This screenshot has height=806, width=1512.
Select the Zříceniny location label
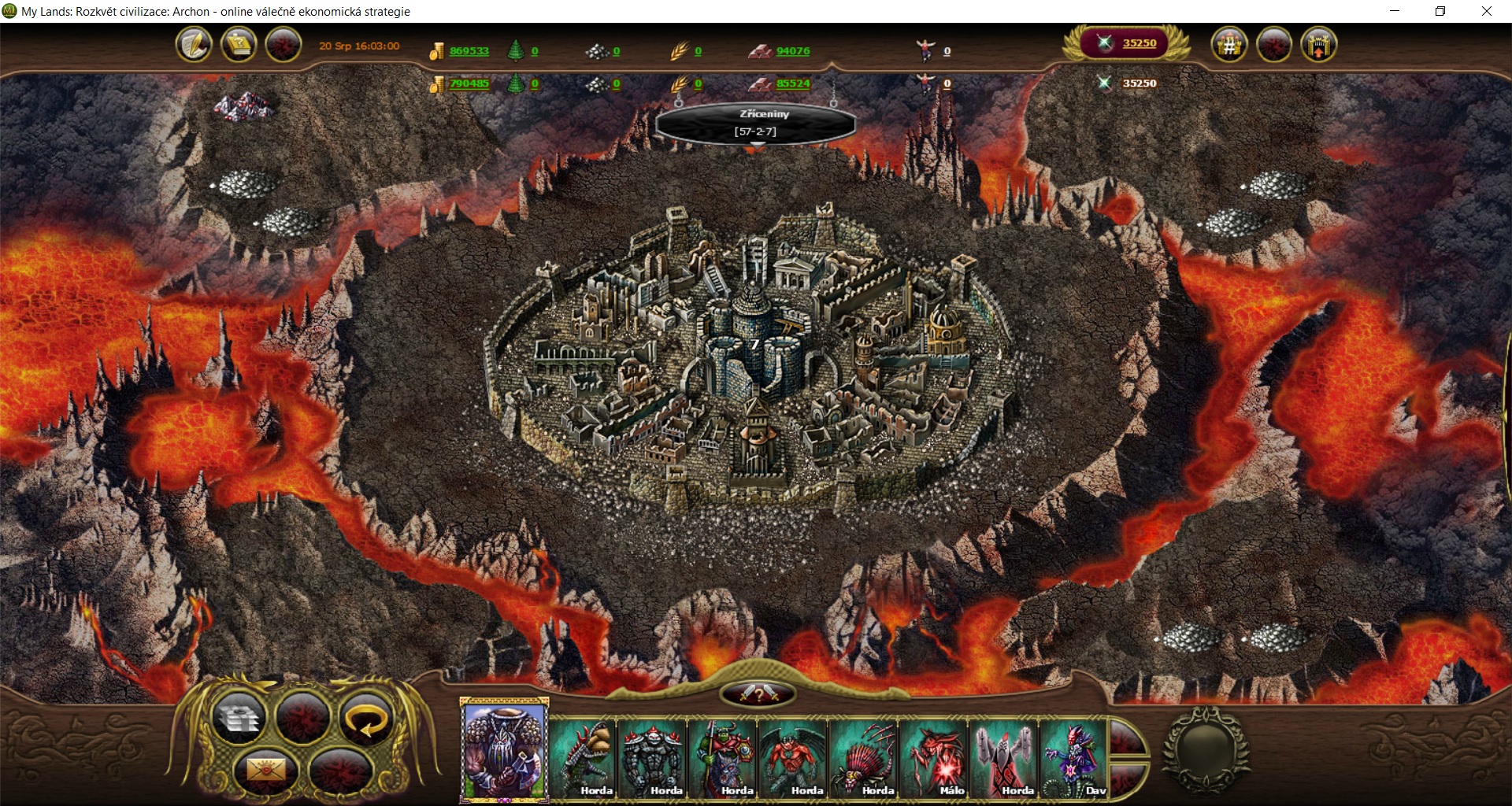(x=756, y=122)
